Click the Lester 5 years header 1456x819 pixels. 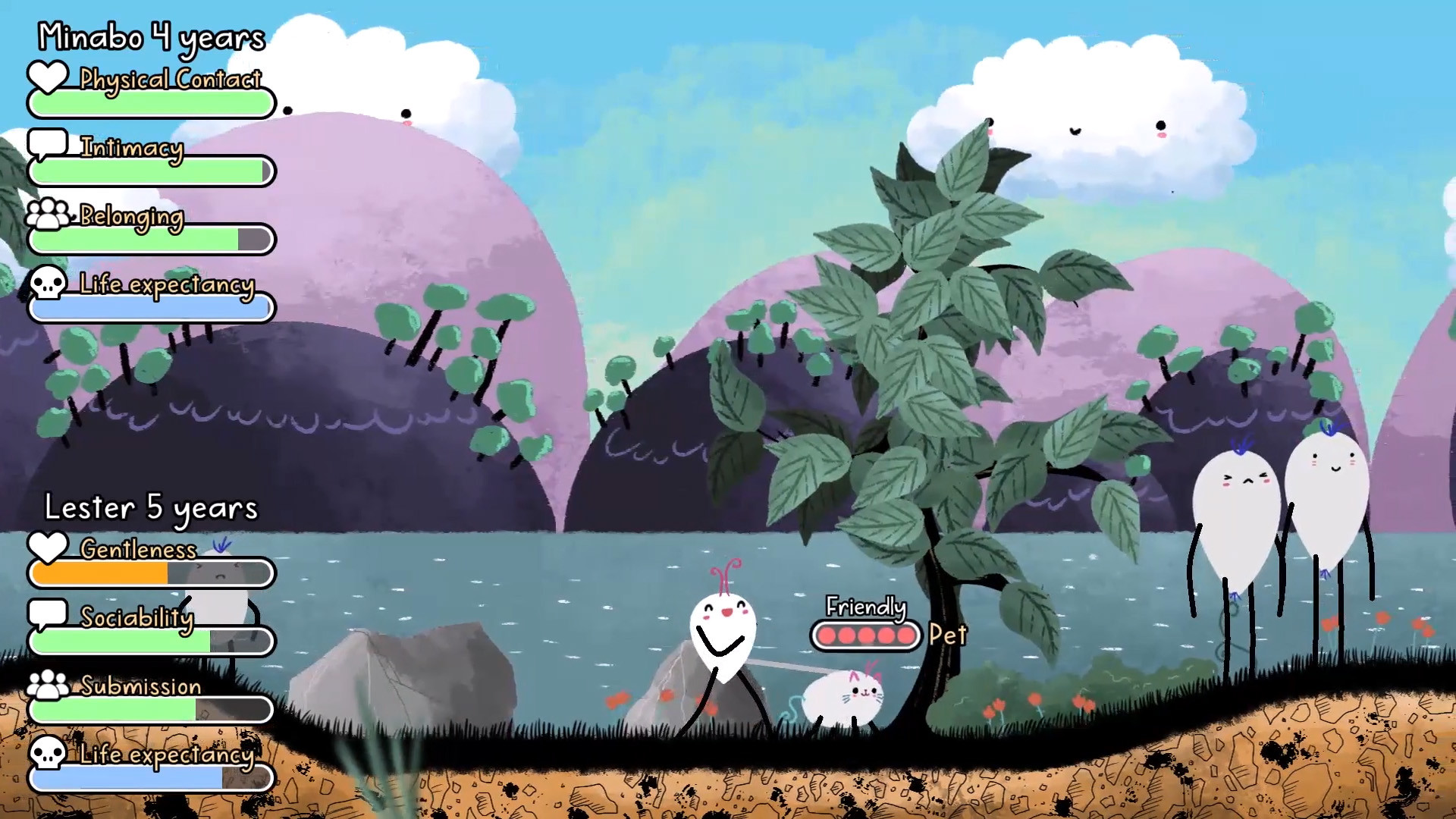tap(149, 507)
